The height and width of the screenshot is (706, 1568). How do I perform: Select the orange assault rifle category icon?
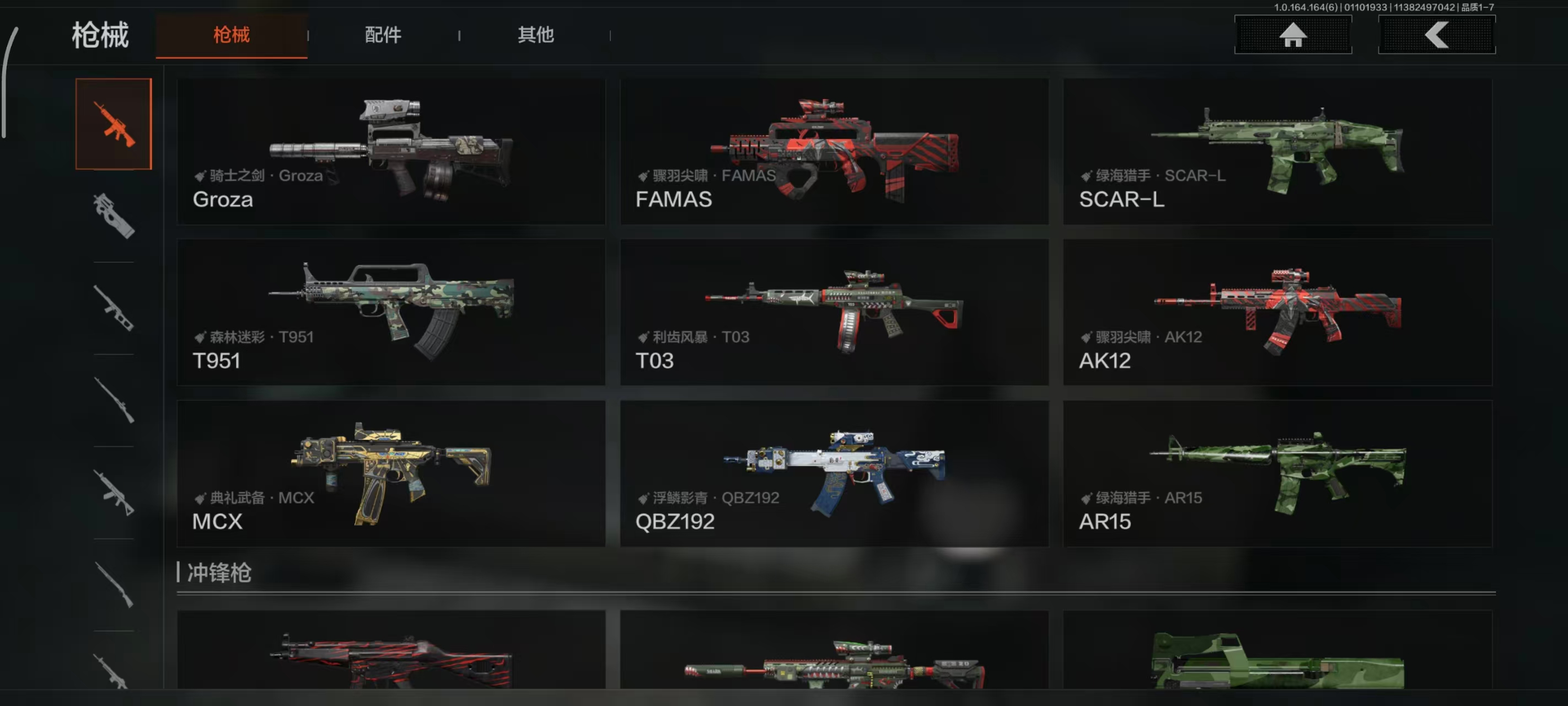(114, 124)
